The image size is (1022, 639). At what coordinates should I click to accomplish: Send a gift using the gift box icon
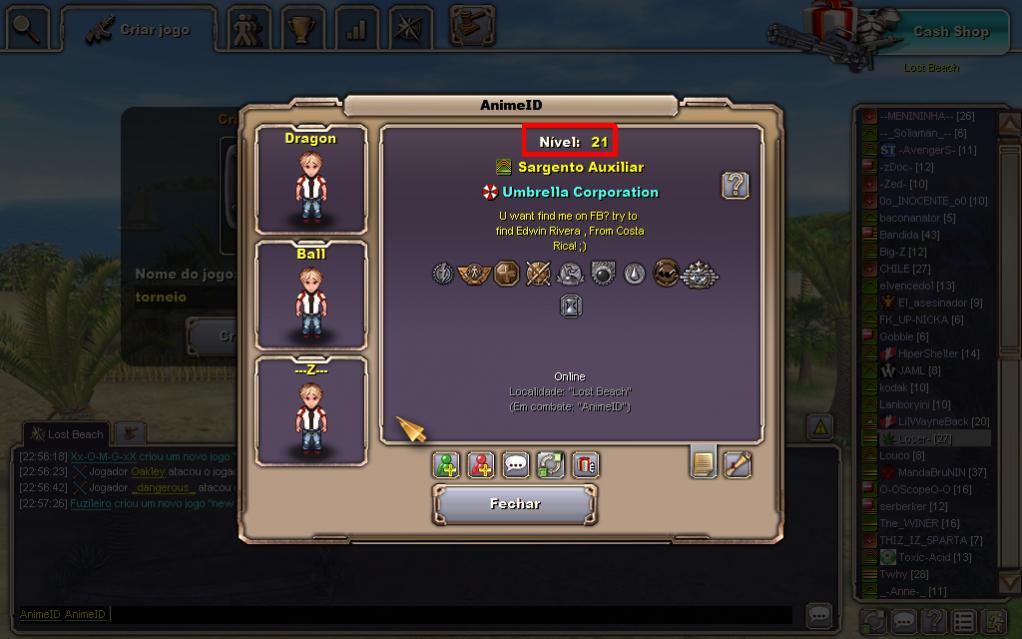[585, 465]
